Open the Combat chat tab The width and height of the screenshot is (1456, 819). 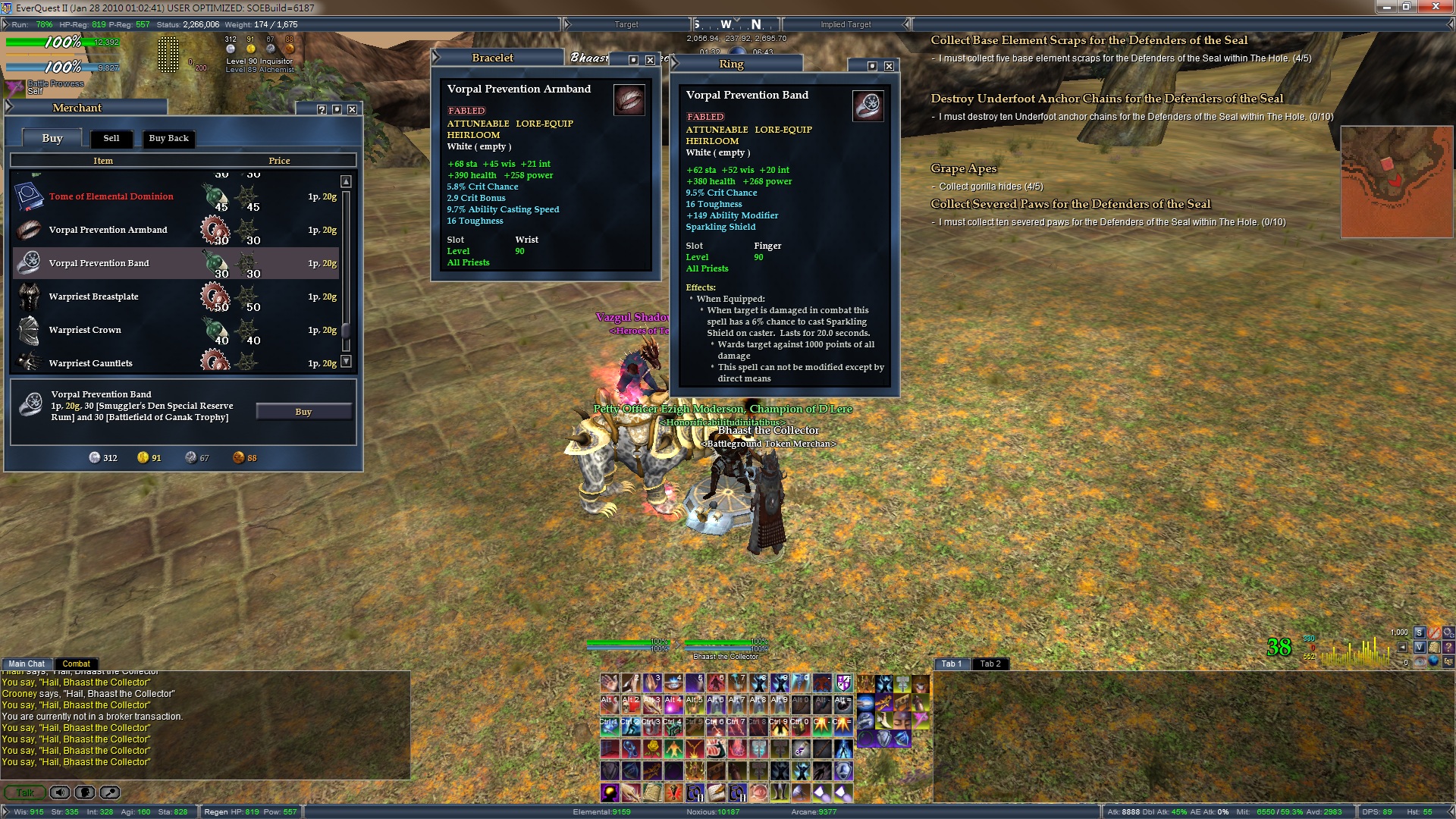click(x=76, y=664)
